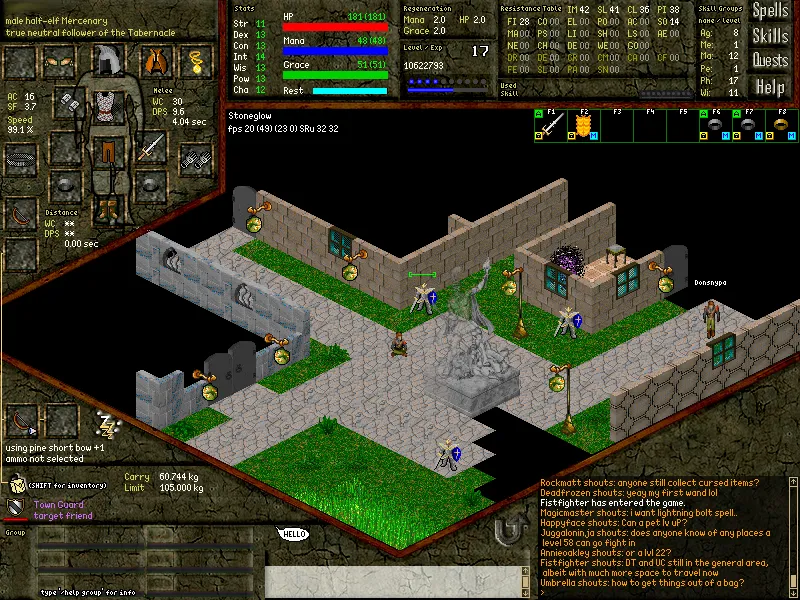Click the equipped sword weapon slot
This screenshot has height=600, width=800.
(151, 148)
